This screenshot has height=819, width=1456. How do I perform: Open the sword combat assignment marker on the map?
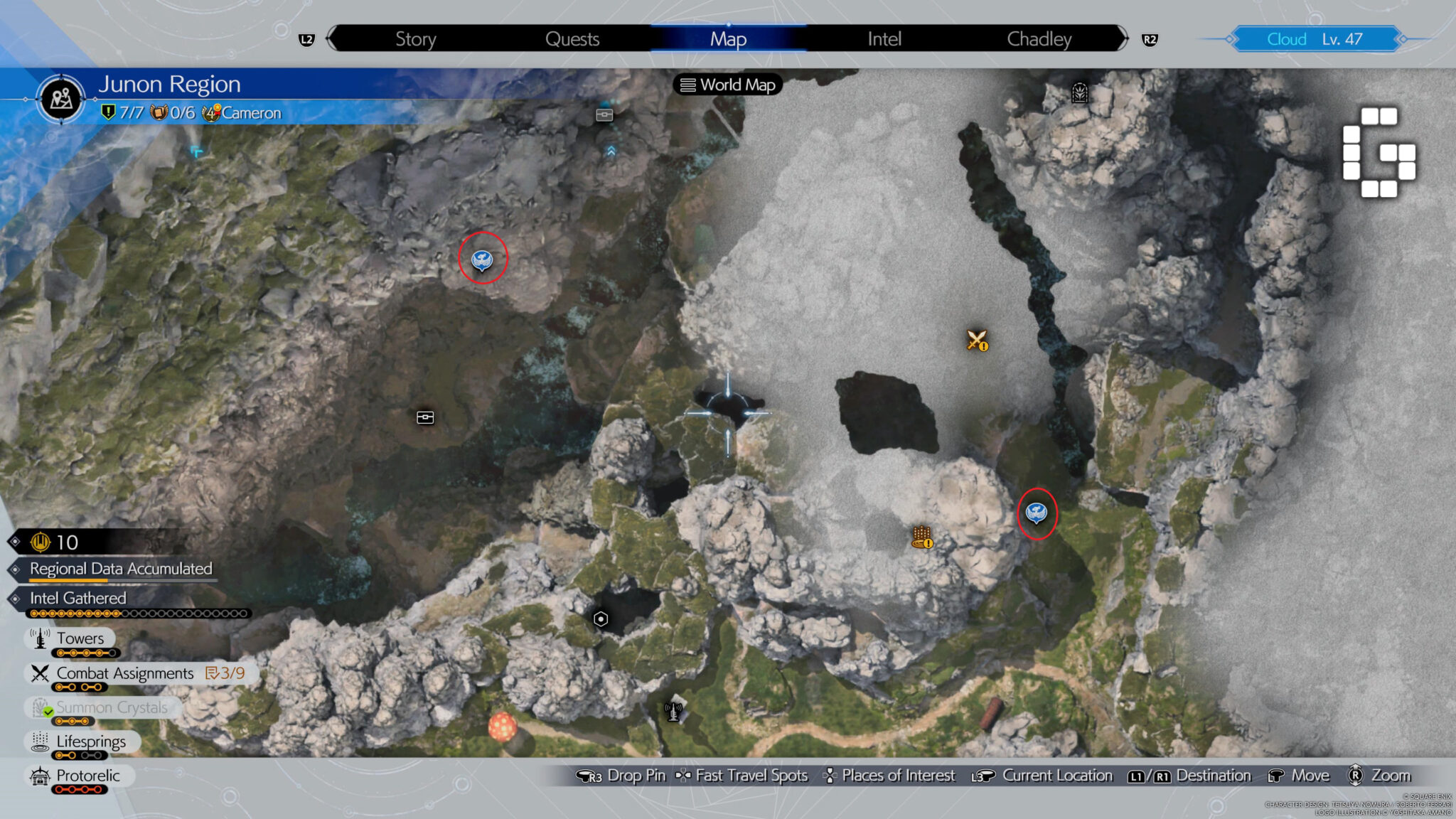click(x=976, y=341)
